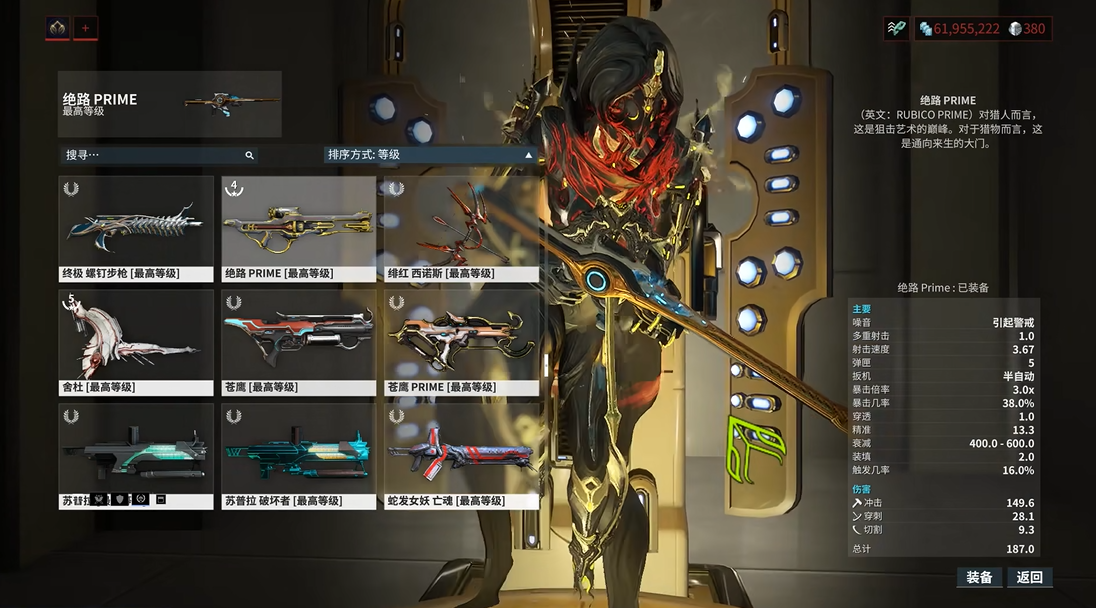This screenshot has width=1096, height=608.
Task: Open the 排序方式 sort dropdown
Action: 431,155
